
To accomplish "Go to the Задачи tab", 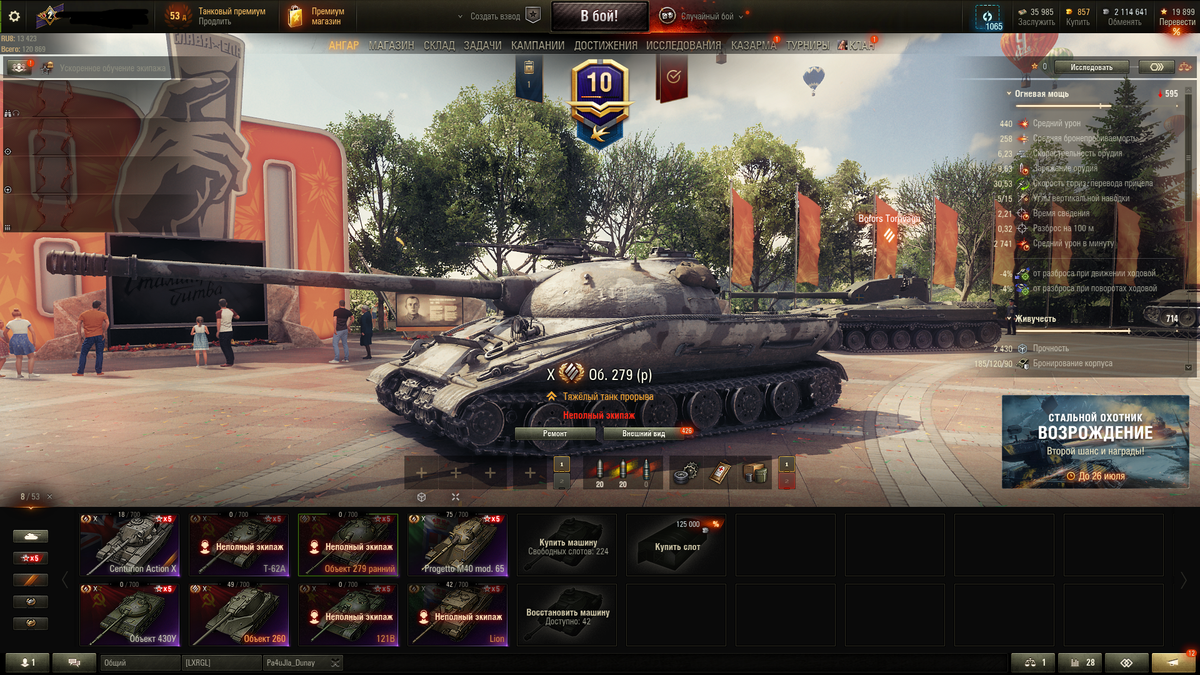I will tap(483, 46).
